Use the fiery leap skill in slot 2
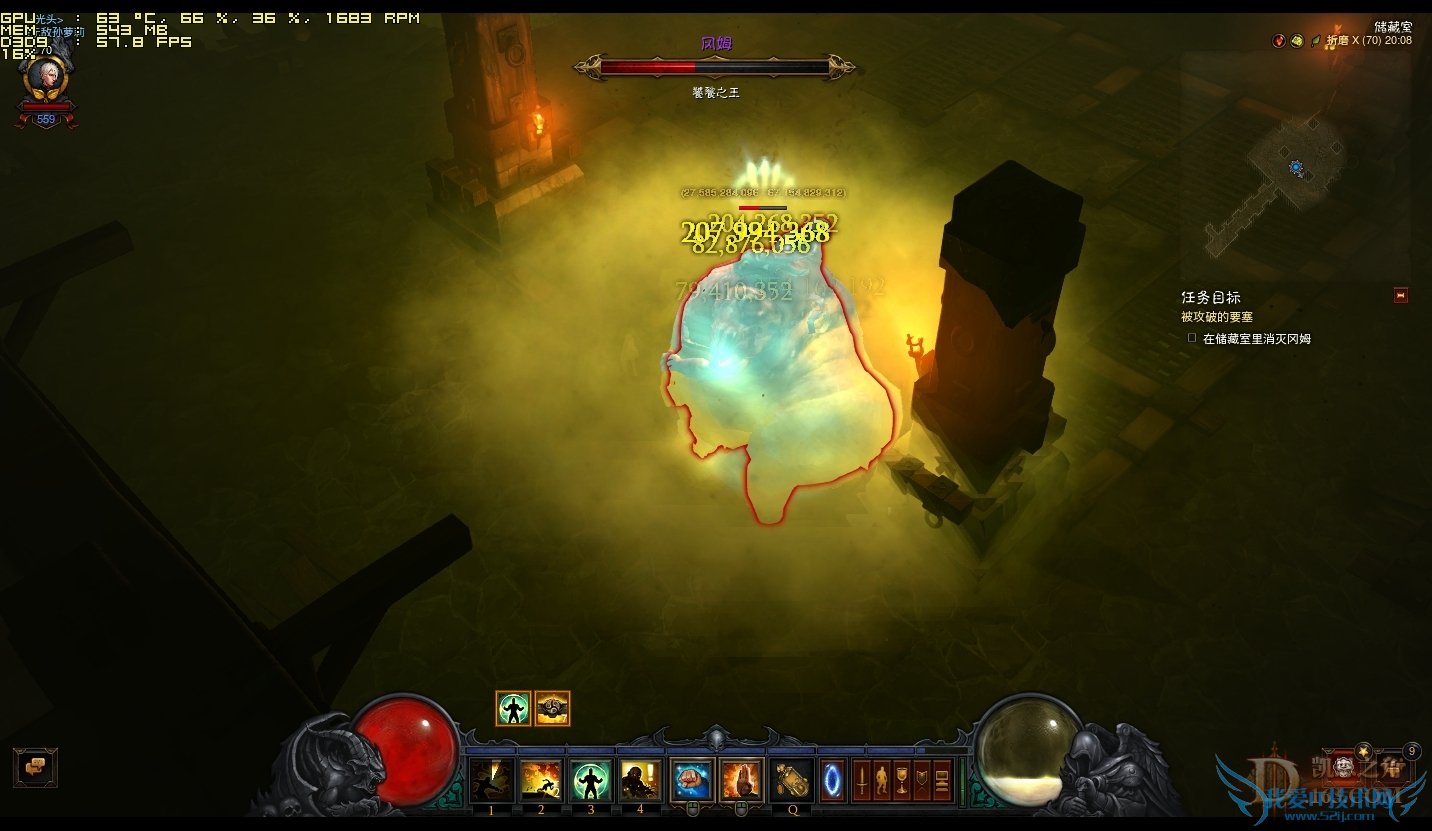Viewport: 1432px width, 831px height. coord(541,780)
